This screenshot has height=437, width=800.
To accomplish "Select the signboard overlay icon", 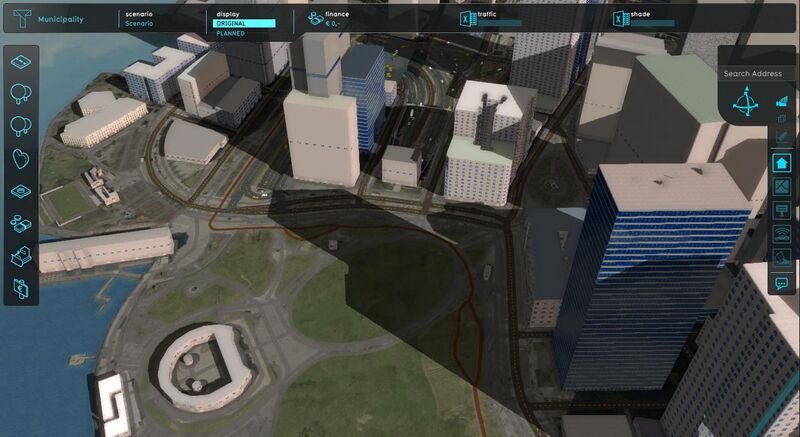I will pos(782,211).
